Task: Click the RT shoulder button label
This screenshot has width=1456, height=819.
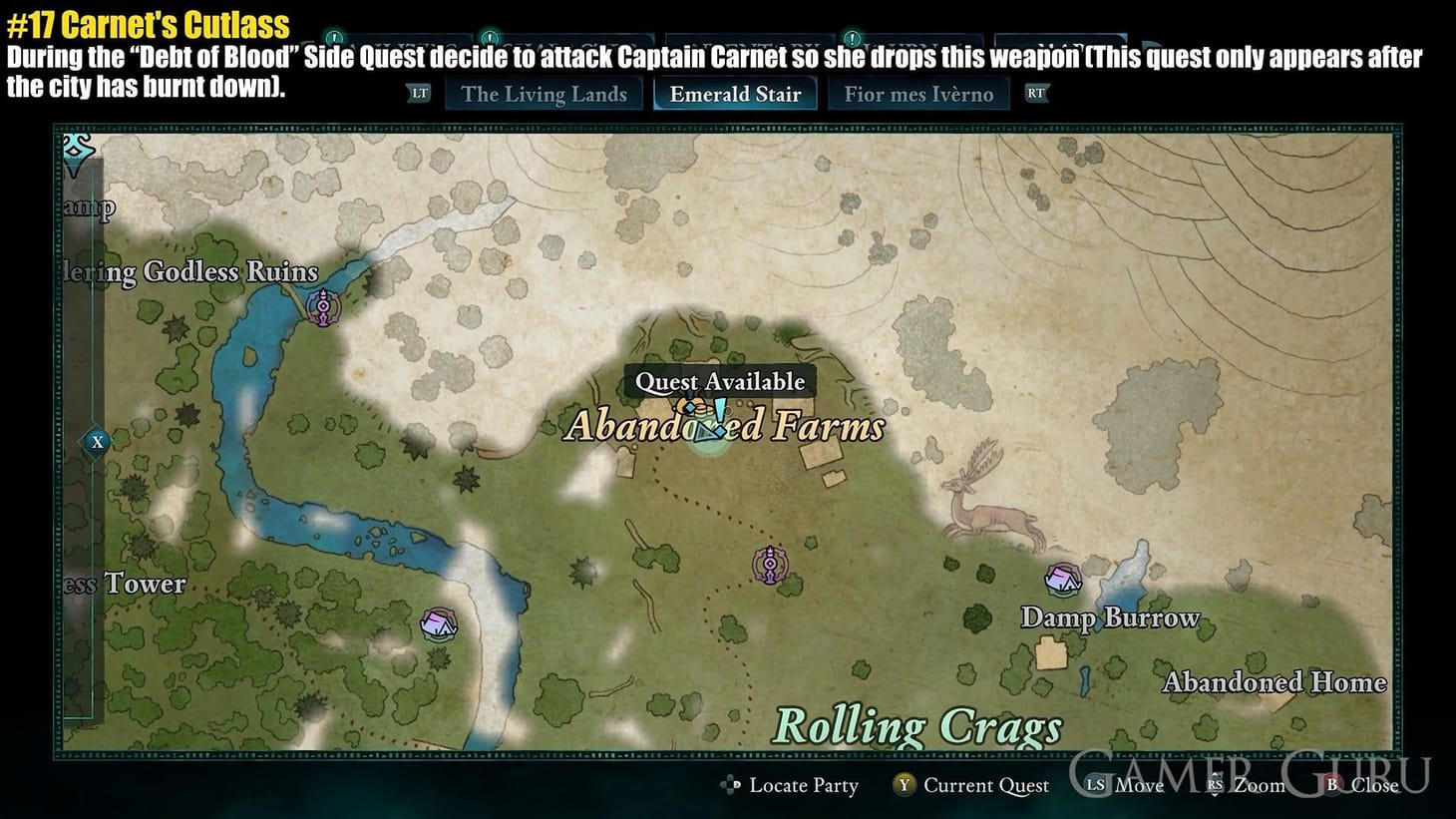Action: pos(1037,93)
